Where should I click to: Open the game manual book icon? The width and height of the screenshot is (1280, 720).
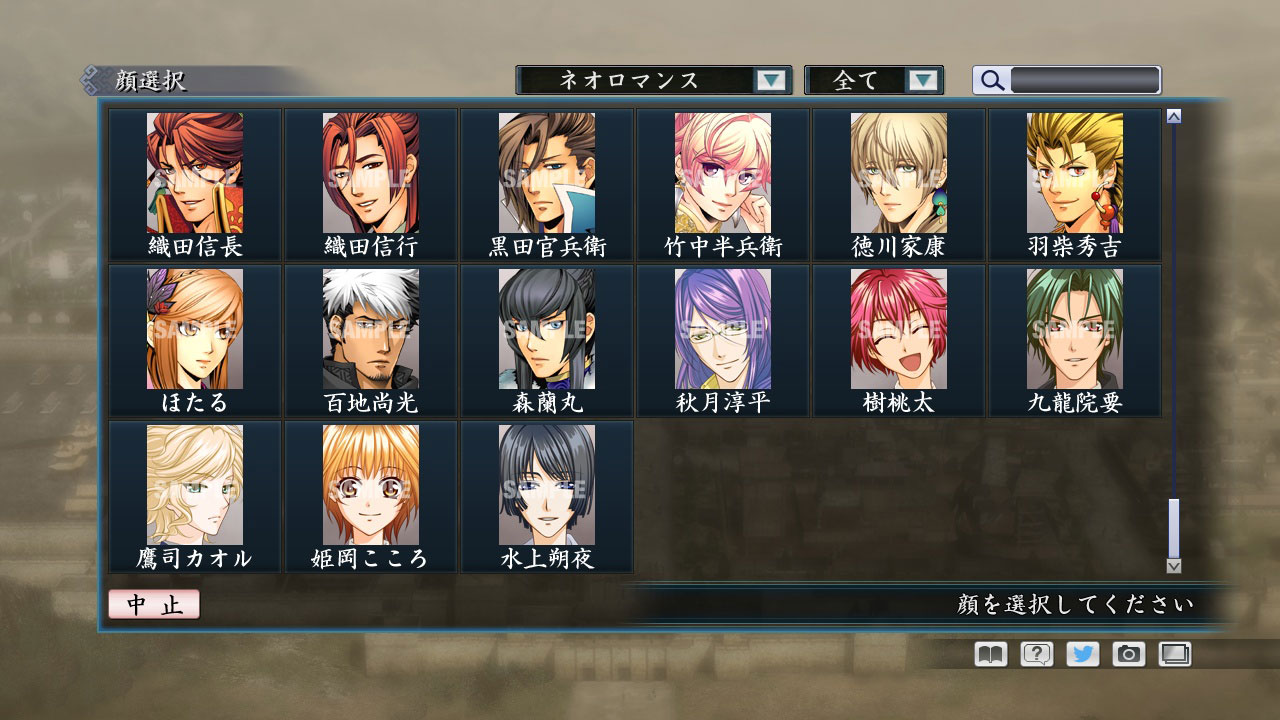[988, 654]
